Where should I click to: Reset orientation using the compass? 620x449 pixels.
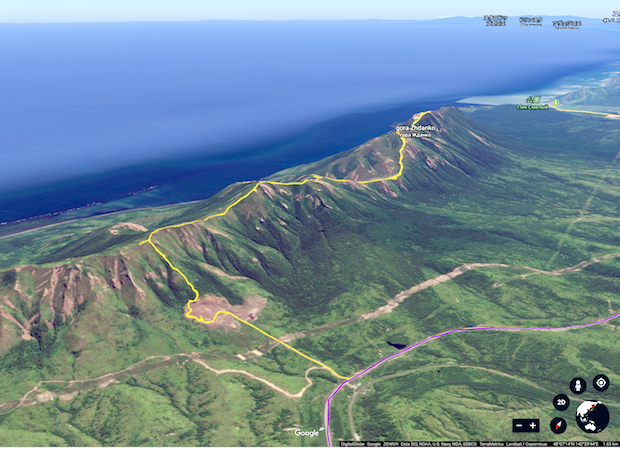[x=559, y=425]
